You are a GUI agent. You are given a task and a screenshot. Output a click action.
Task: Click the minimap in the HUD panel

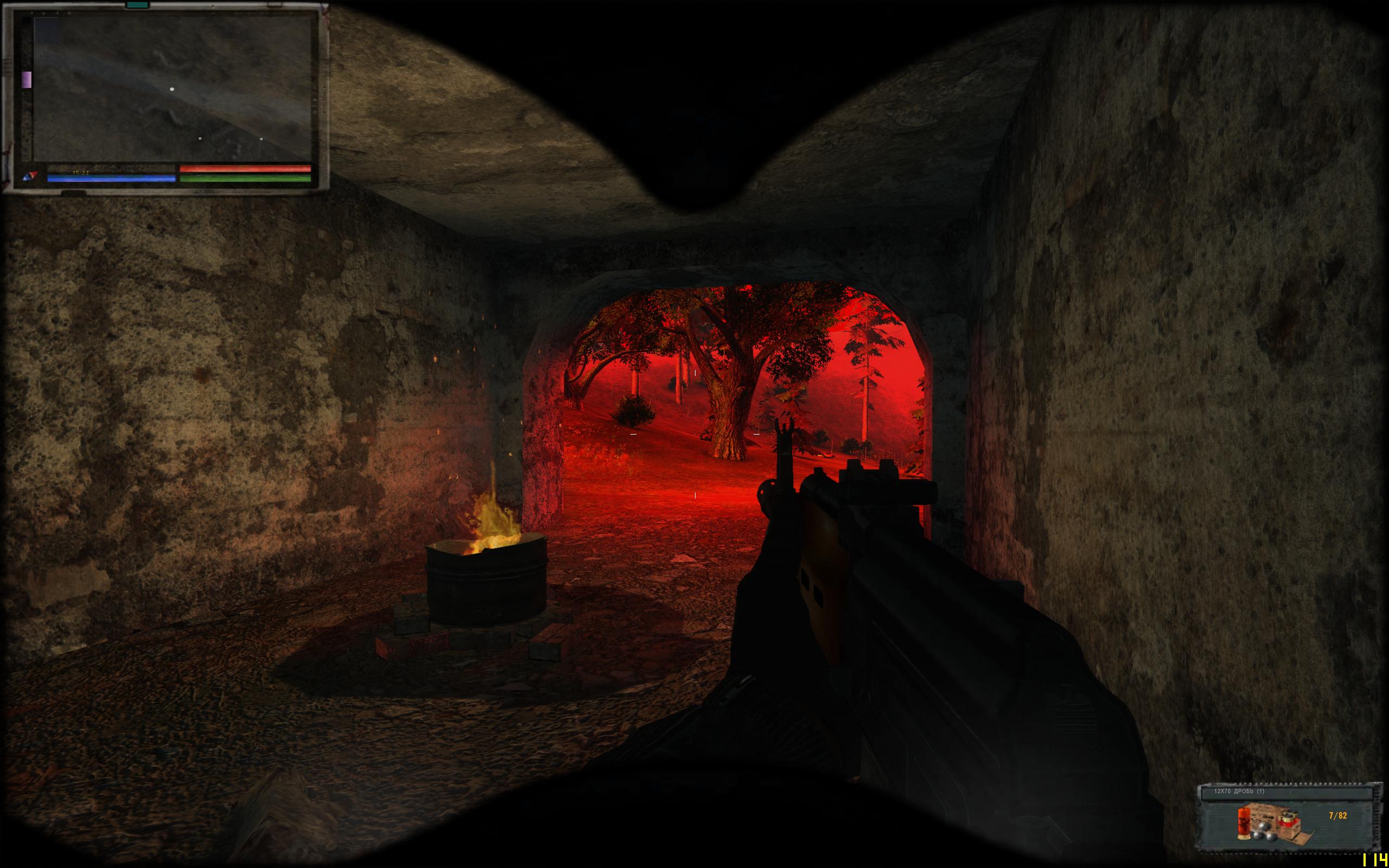172,89
